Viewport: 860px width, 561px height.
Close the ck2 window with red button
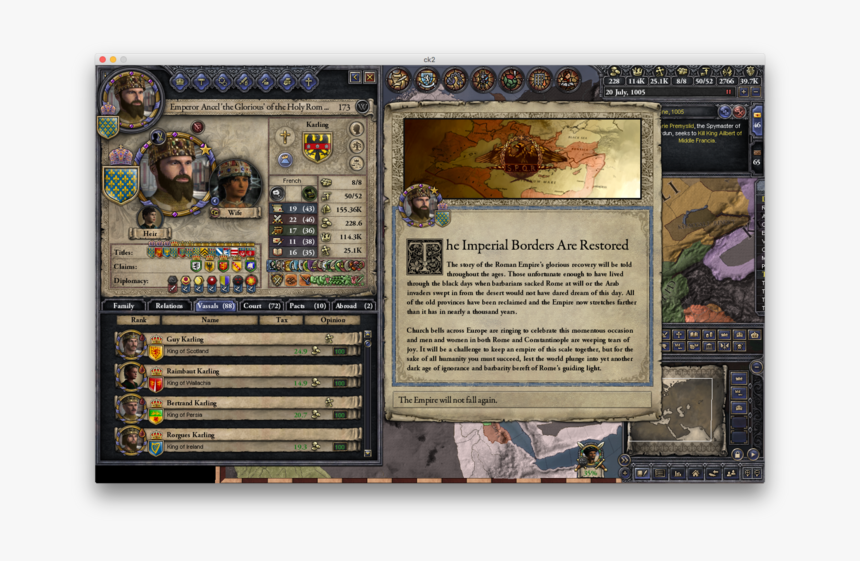click(x=103, y=60)
